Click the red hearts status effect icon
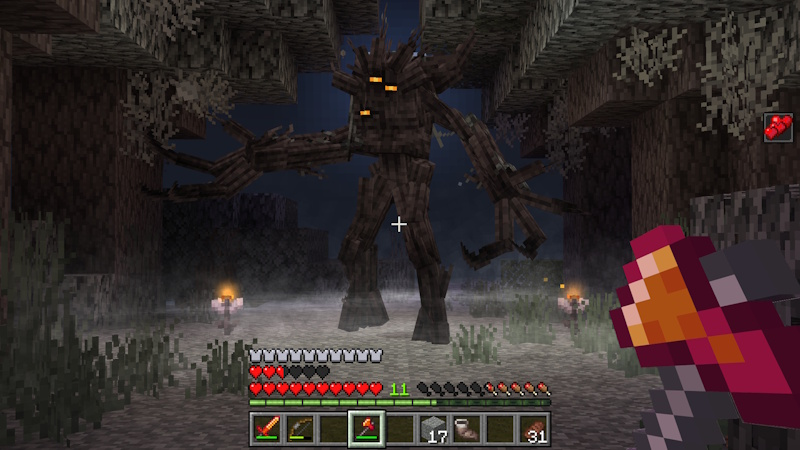The height and width of the screenshot is (450, 800). (x=778, y=127)
